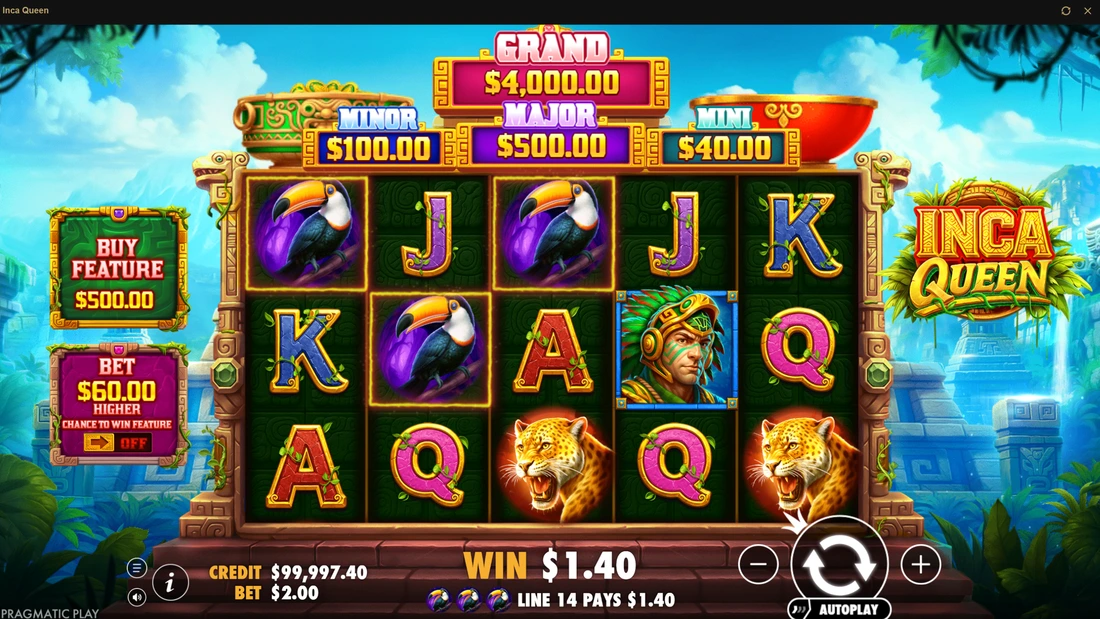Open the hamburger menu icon
Screen dimensions: 1100x619
[x=137, y=568]
